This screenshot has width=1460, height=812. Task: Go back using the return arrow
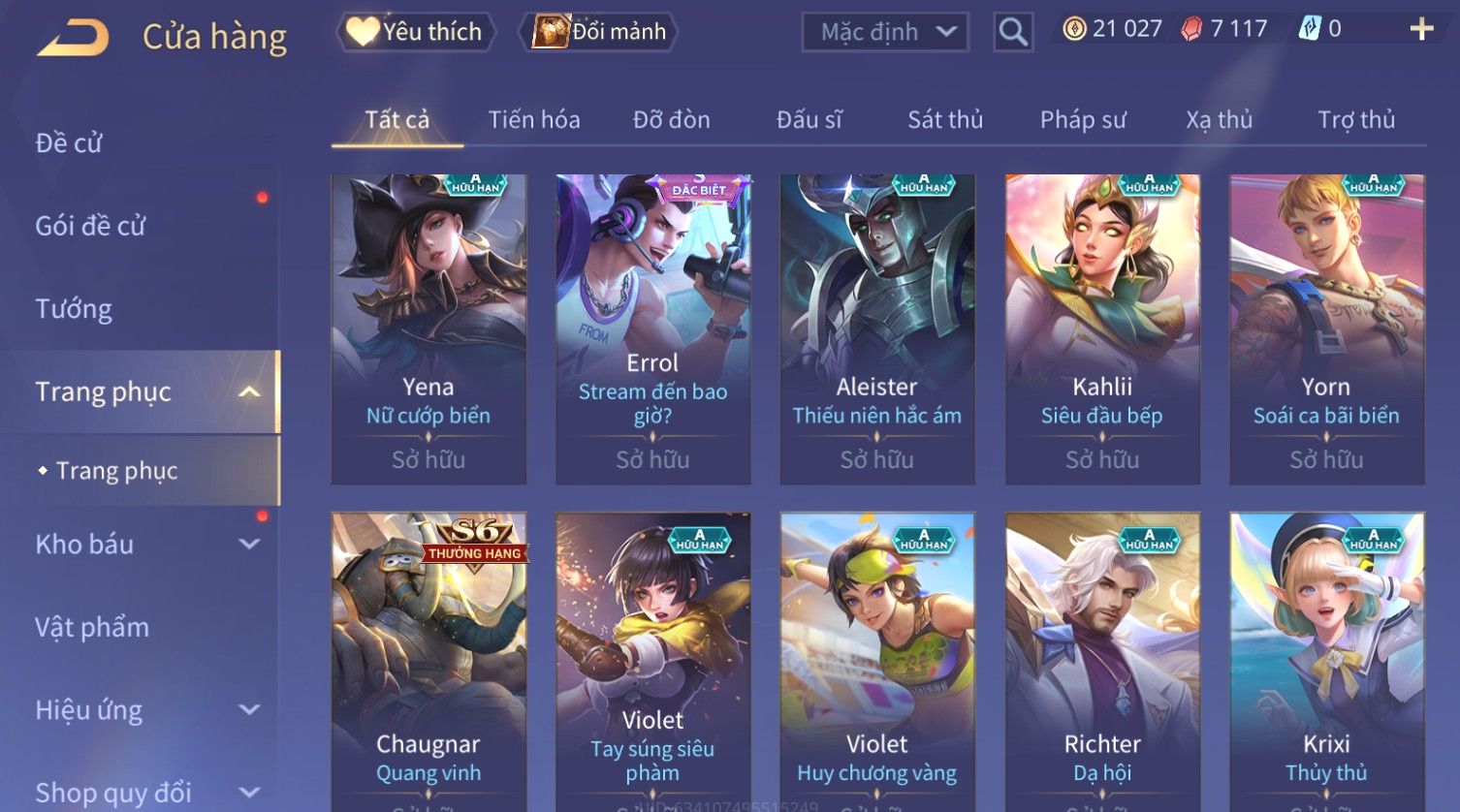pyautogui.click(x=74, y=38)
